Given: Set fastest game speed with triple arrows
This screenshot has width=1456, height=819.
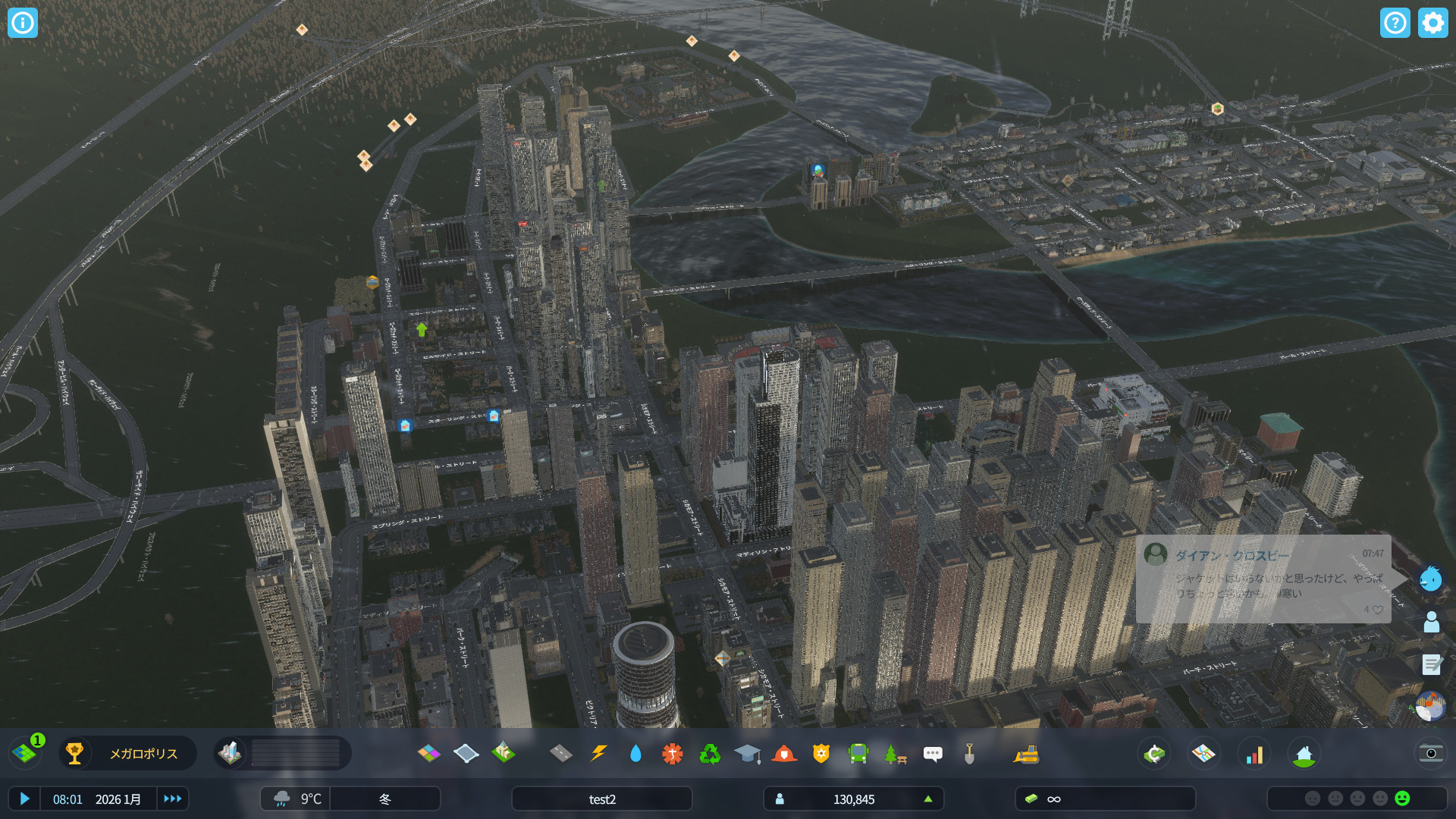Looking at the screenshot, I should point(173,799).
